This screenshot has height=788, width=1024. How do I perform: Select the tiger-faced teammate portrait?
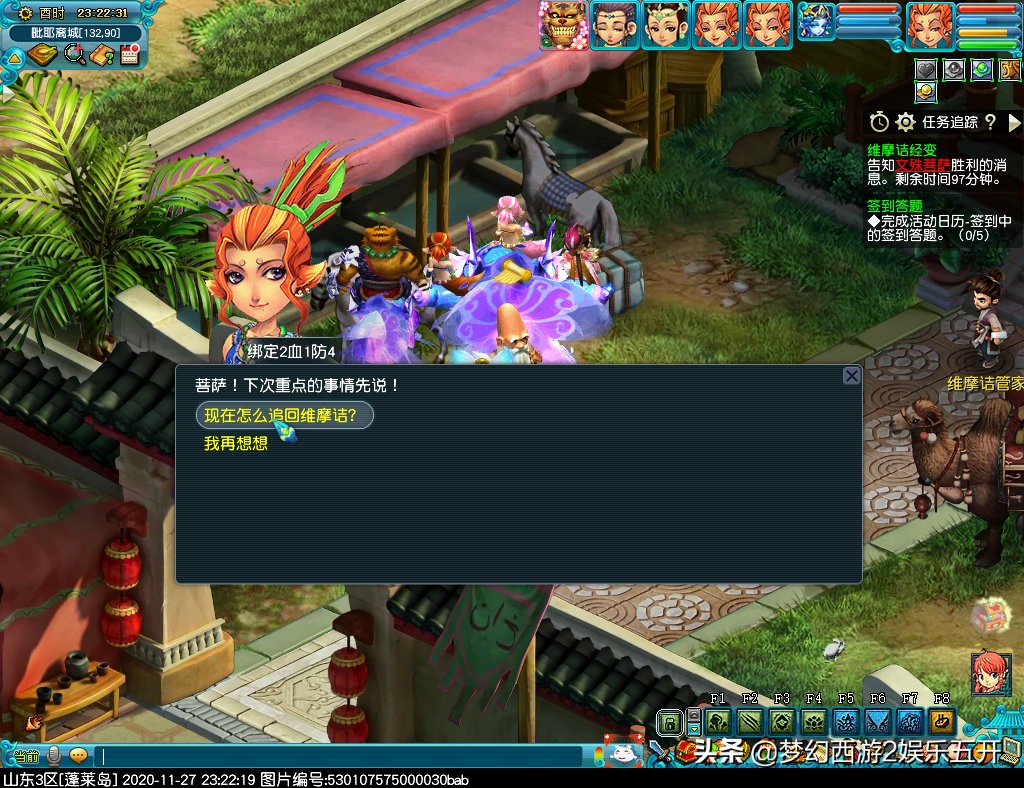click(563, 25)
